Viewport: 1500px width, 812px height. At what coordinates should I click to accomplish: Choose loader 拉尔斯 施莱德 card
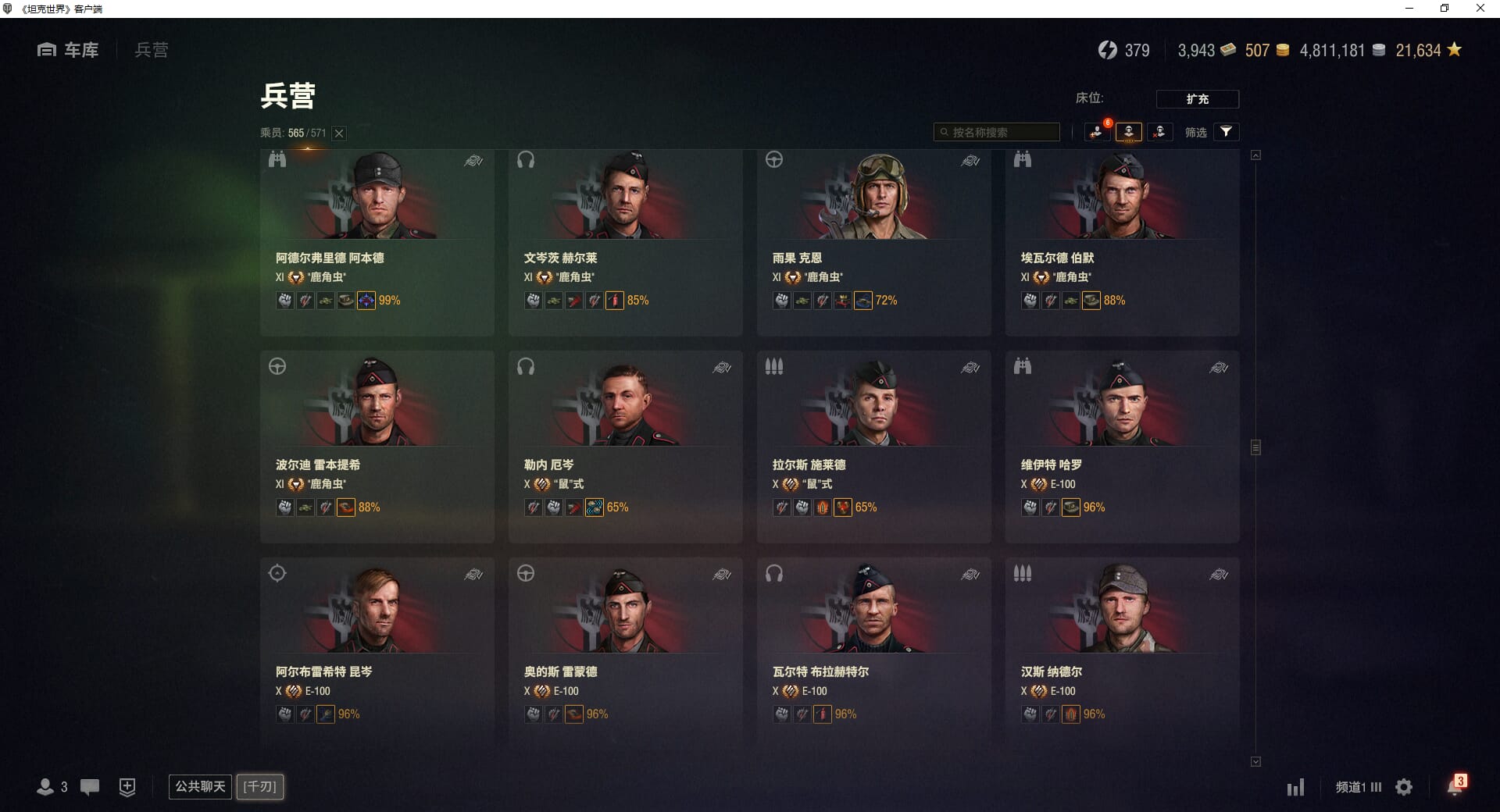coord(873,447)
